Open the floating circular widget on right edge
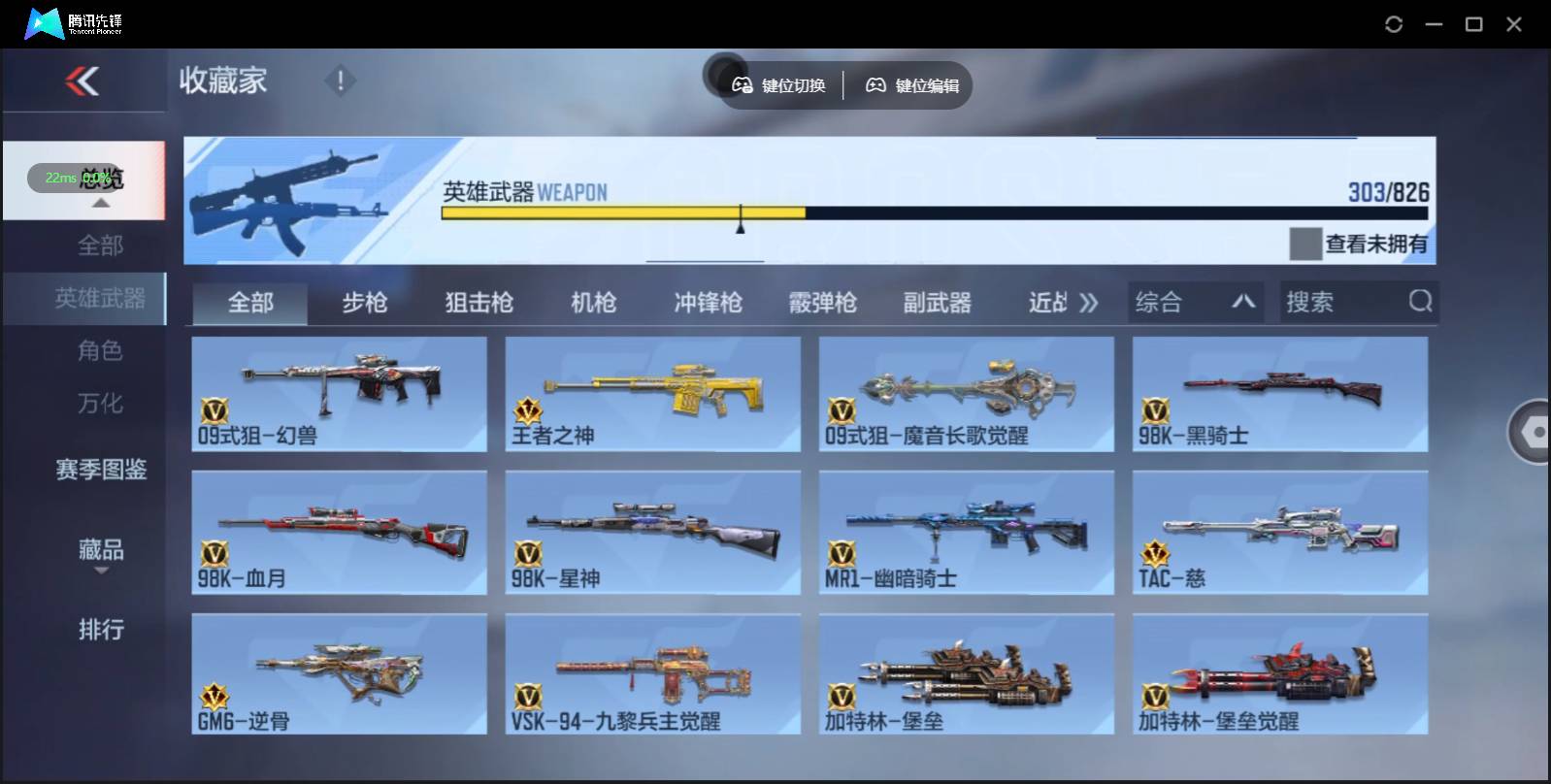Viewport: 1551px width, 784px height. (x=1534, y=432)
